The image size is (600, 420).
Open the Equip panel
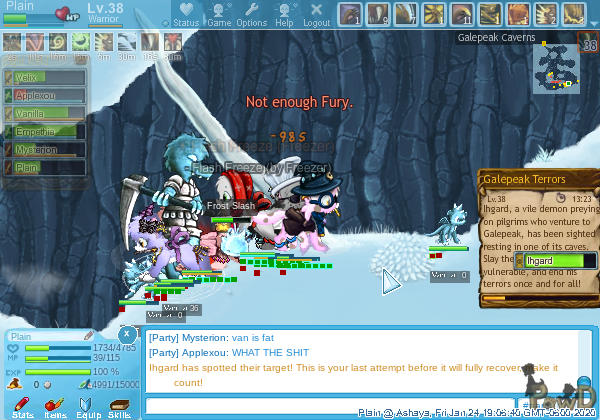coord(87,405)
